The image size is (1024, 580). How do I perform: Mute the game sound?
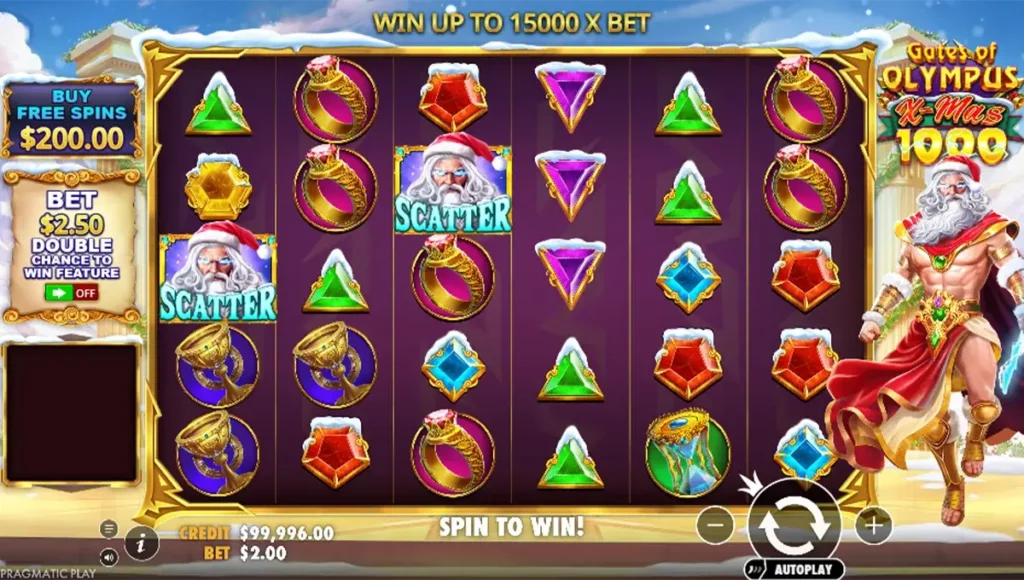click(x=109, y=559)
